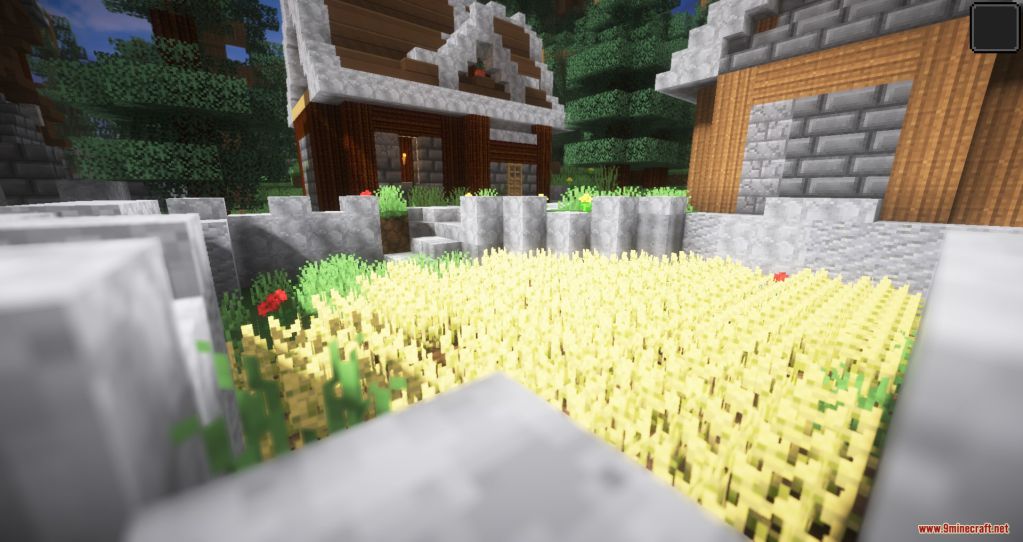Click the empty dark square HUD box

[x=994, y=25]
